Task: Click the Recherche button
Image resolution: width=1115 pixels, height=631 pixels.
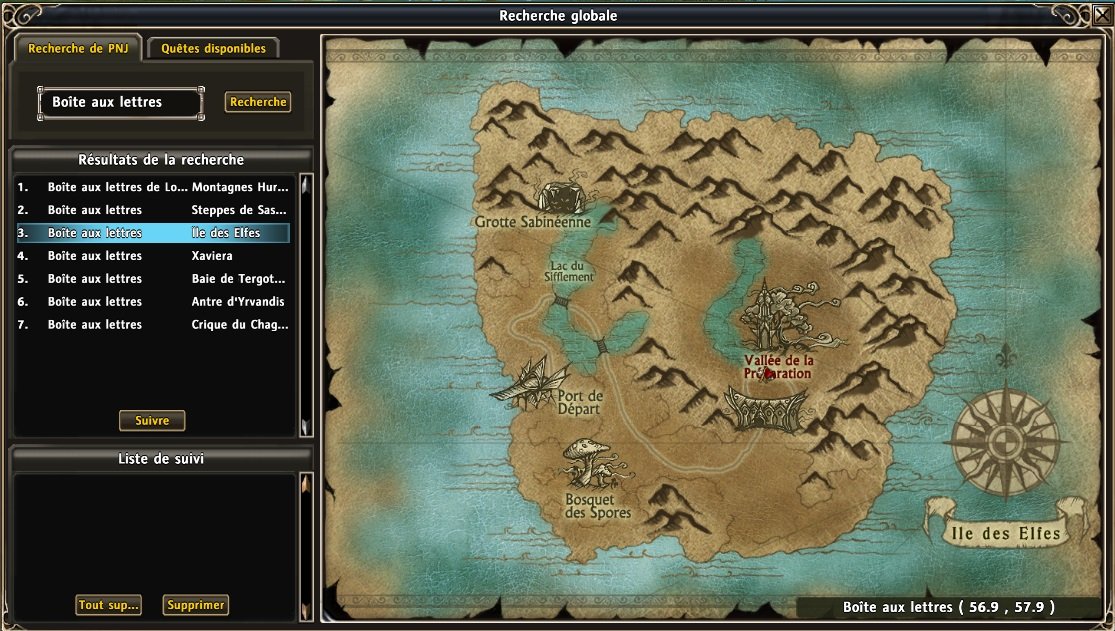Action: tap(258, 102)
